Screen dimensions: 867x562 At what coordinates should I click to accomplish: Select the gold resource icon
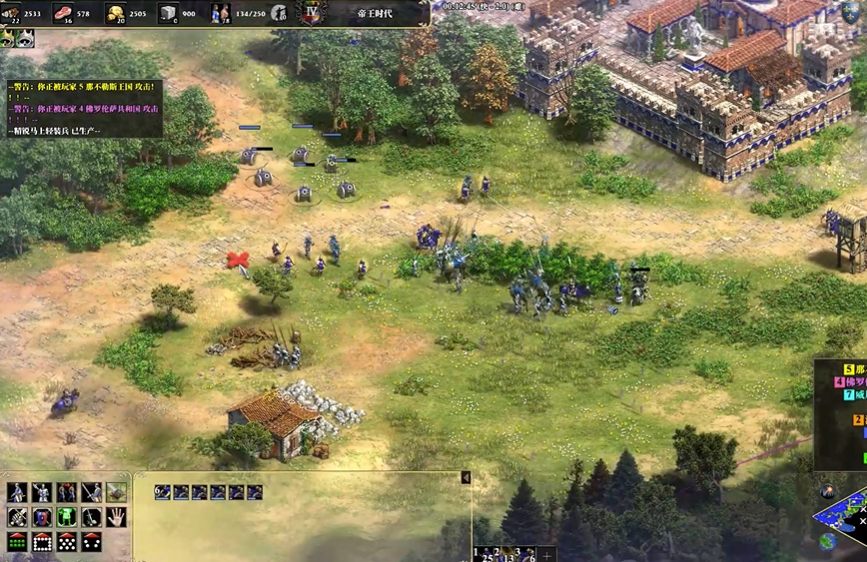116,13
